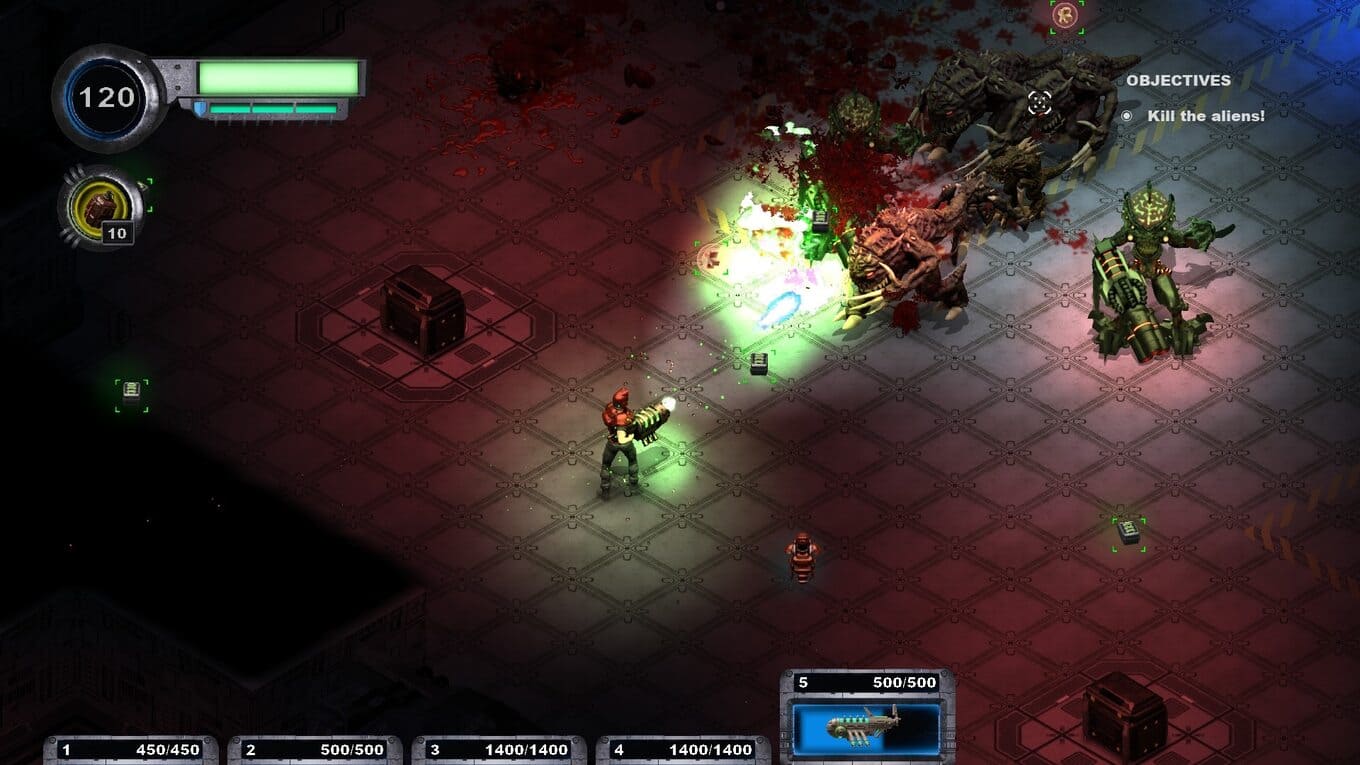Click the active slot 5 weapon icon
This screenshot has height=765, width=1360.
pos(866,725)
